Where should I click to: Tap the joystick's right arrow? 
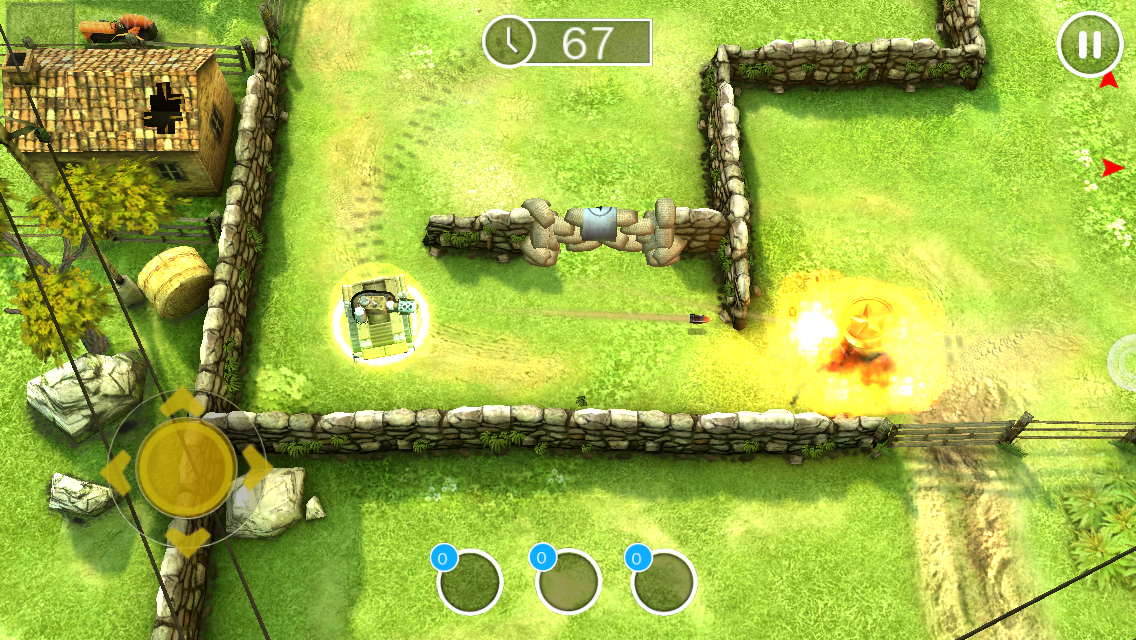256,464
